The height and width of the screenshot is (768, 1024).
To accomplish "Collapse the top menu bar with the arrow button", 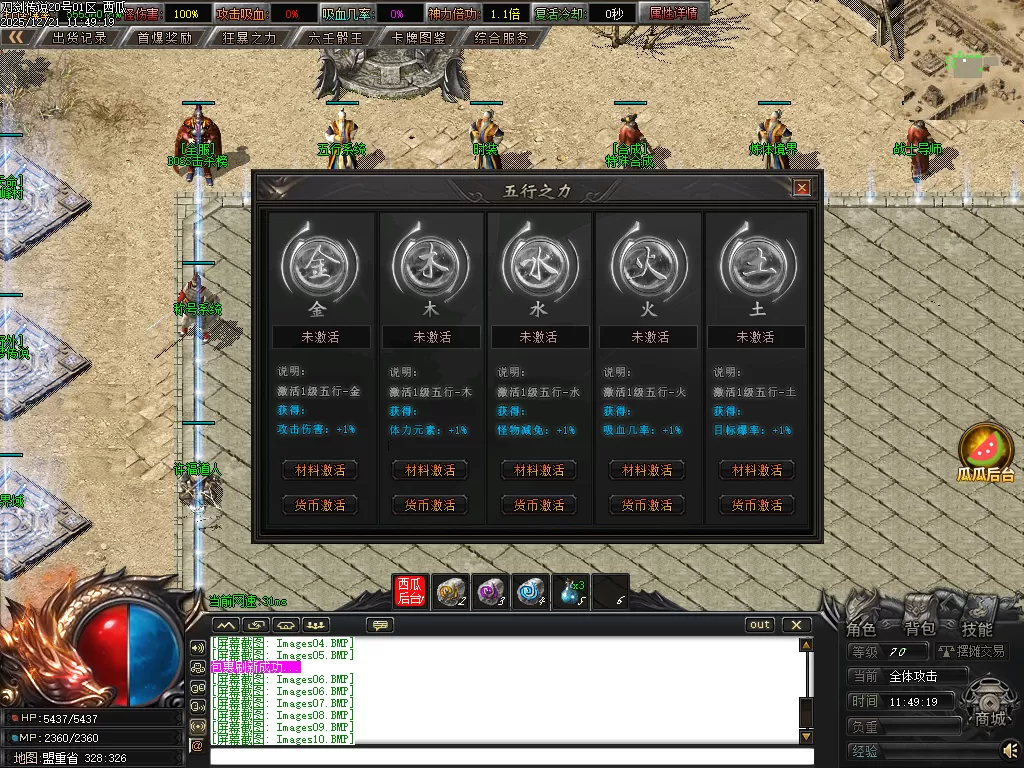I will pyautogui.click(x=15, y=37).
